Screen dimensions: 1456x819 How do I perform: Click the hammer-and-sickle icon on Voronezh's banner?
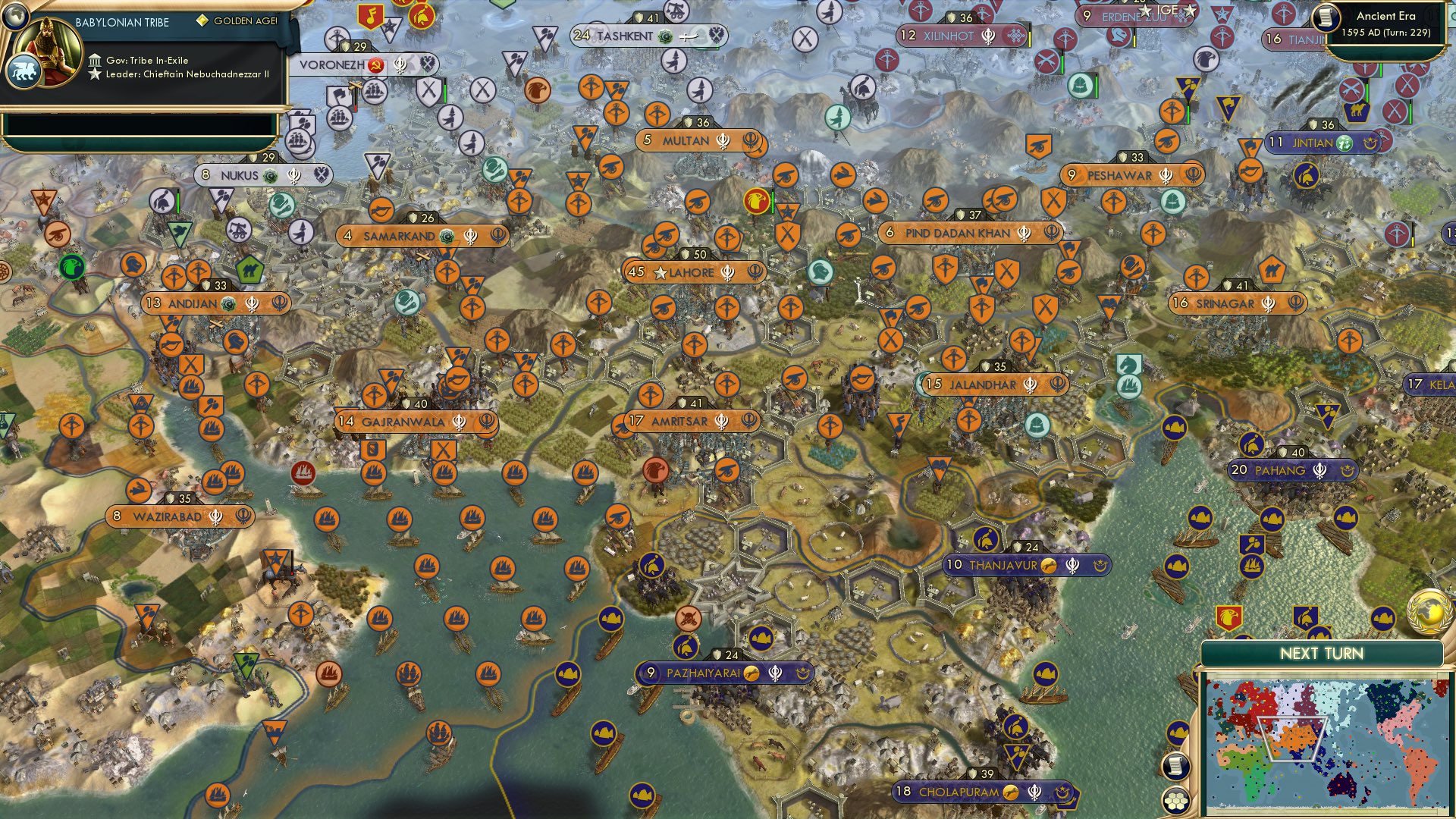point(375,66)
